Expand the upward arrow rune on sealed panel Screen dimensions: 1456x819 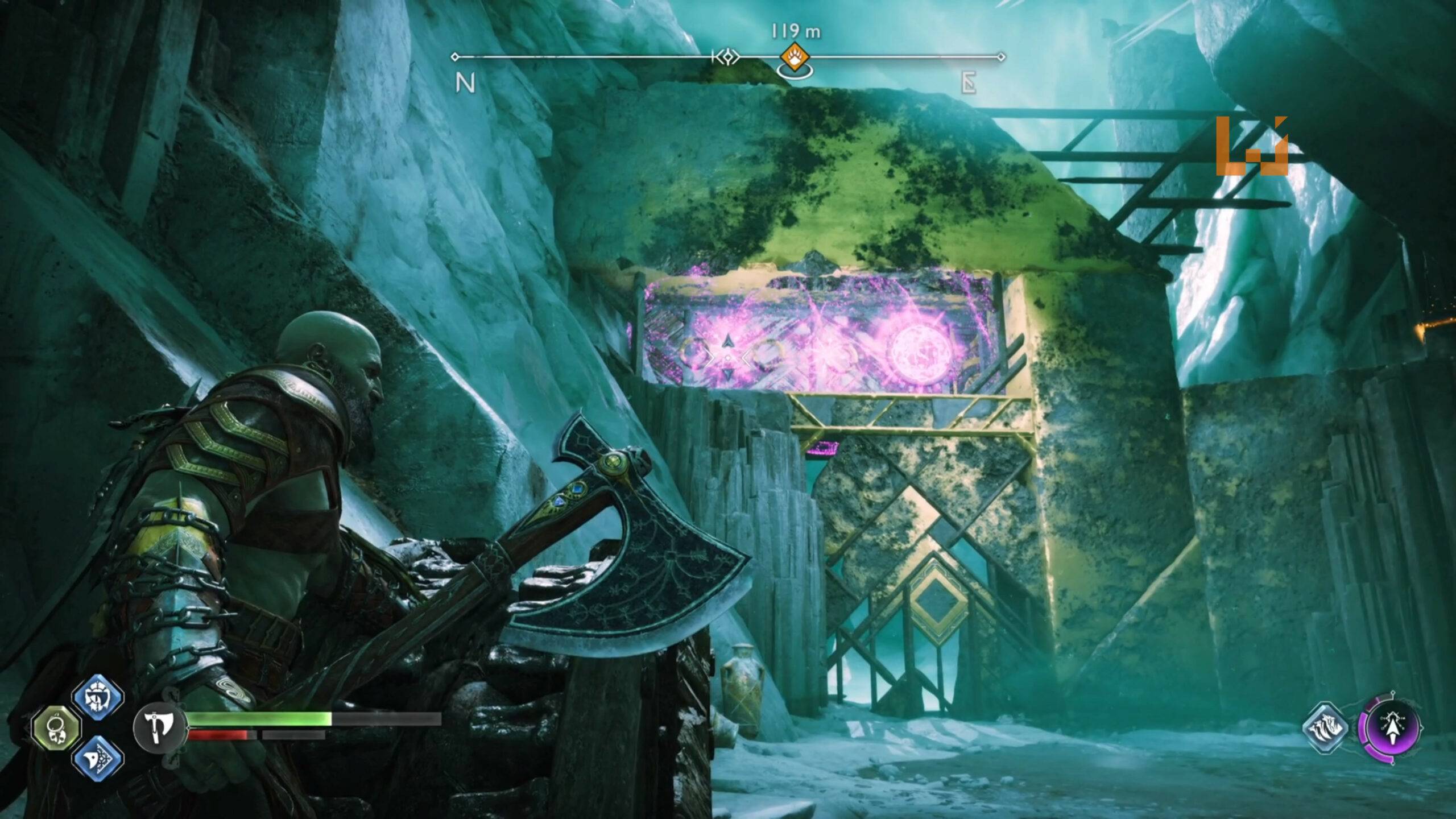coord(729,341)
